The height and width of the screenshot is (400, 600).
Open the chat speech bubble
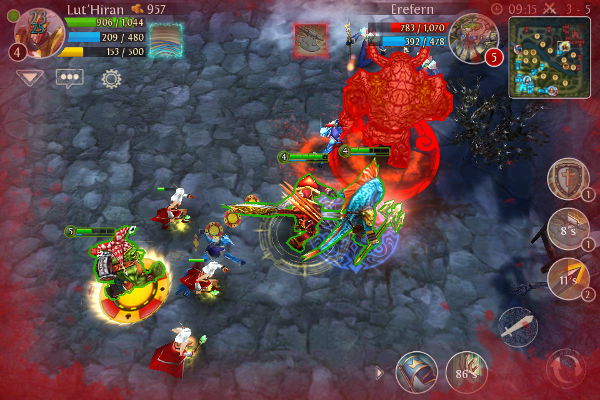(69, 77)
